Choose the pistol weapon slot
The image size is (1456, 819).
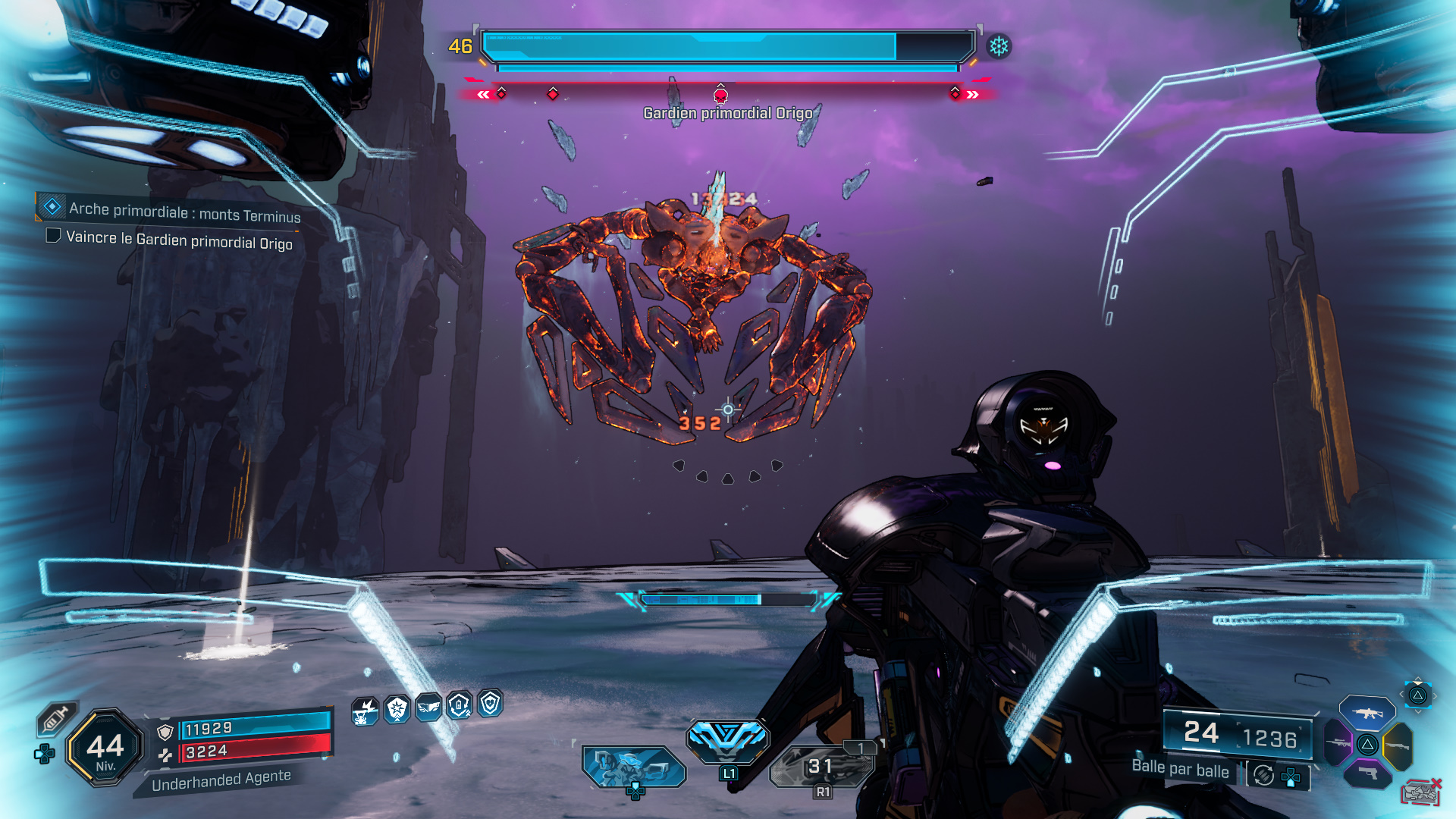point(1367,773)
